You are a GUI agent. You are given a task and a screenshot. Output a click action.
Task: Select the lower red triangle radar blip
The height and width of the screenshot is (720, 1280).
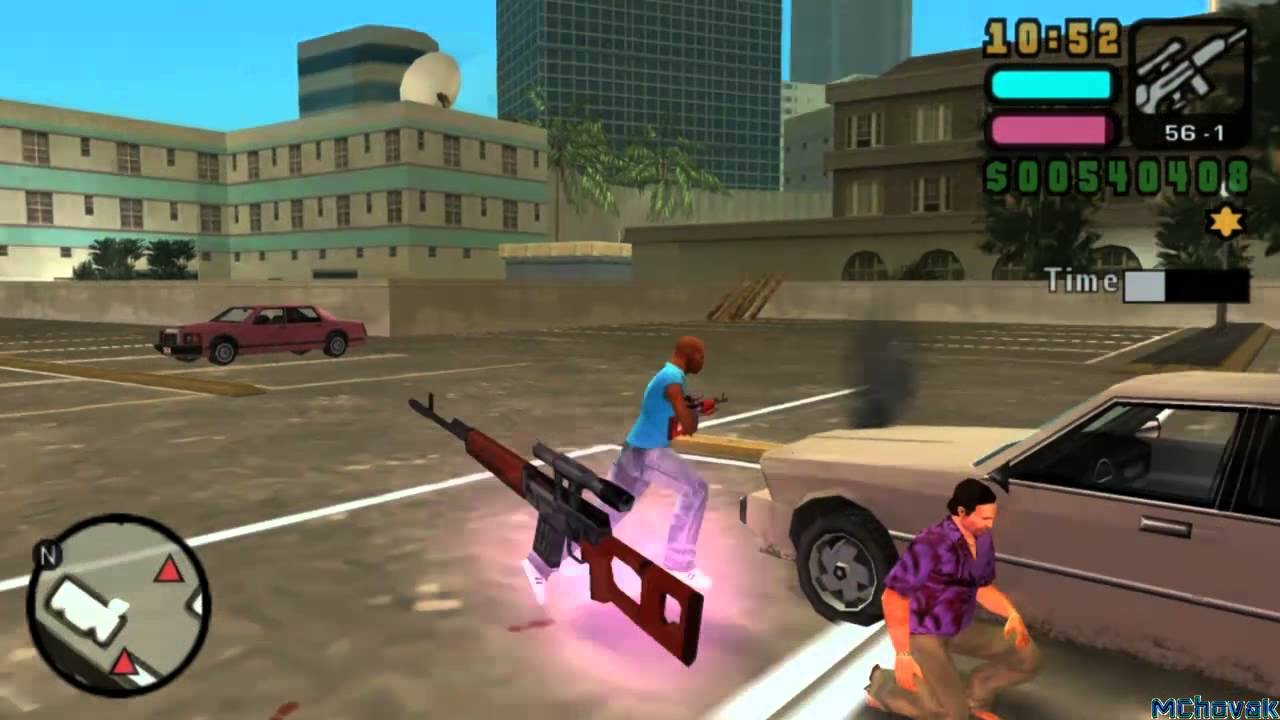[123, 661]
